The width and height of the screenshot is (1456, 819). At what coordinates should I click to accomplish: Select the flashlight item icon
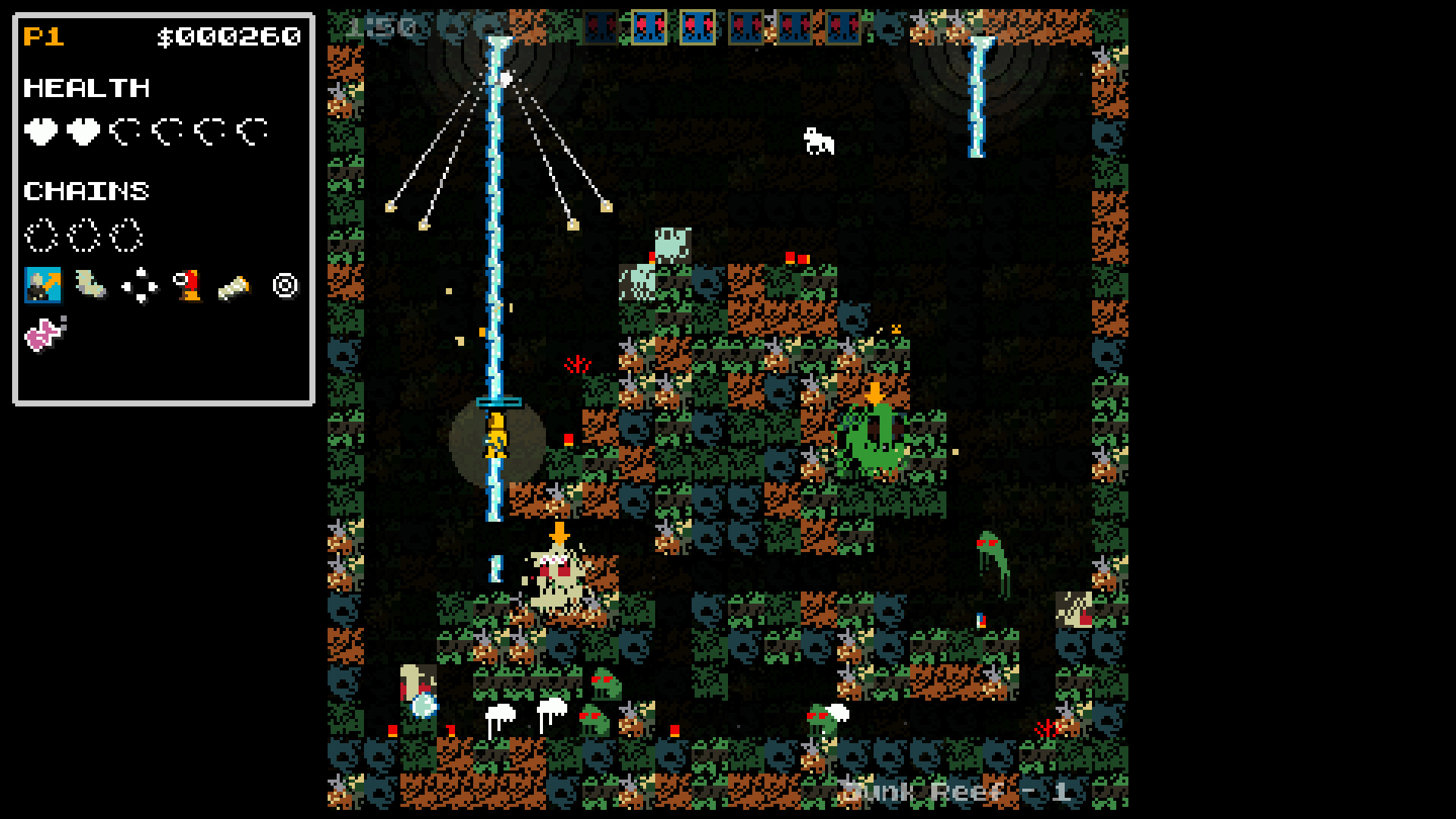point(234,288)
